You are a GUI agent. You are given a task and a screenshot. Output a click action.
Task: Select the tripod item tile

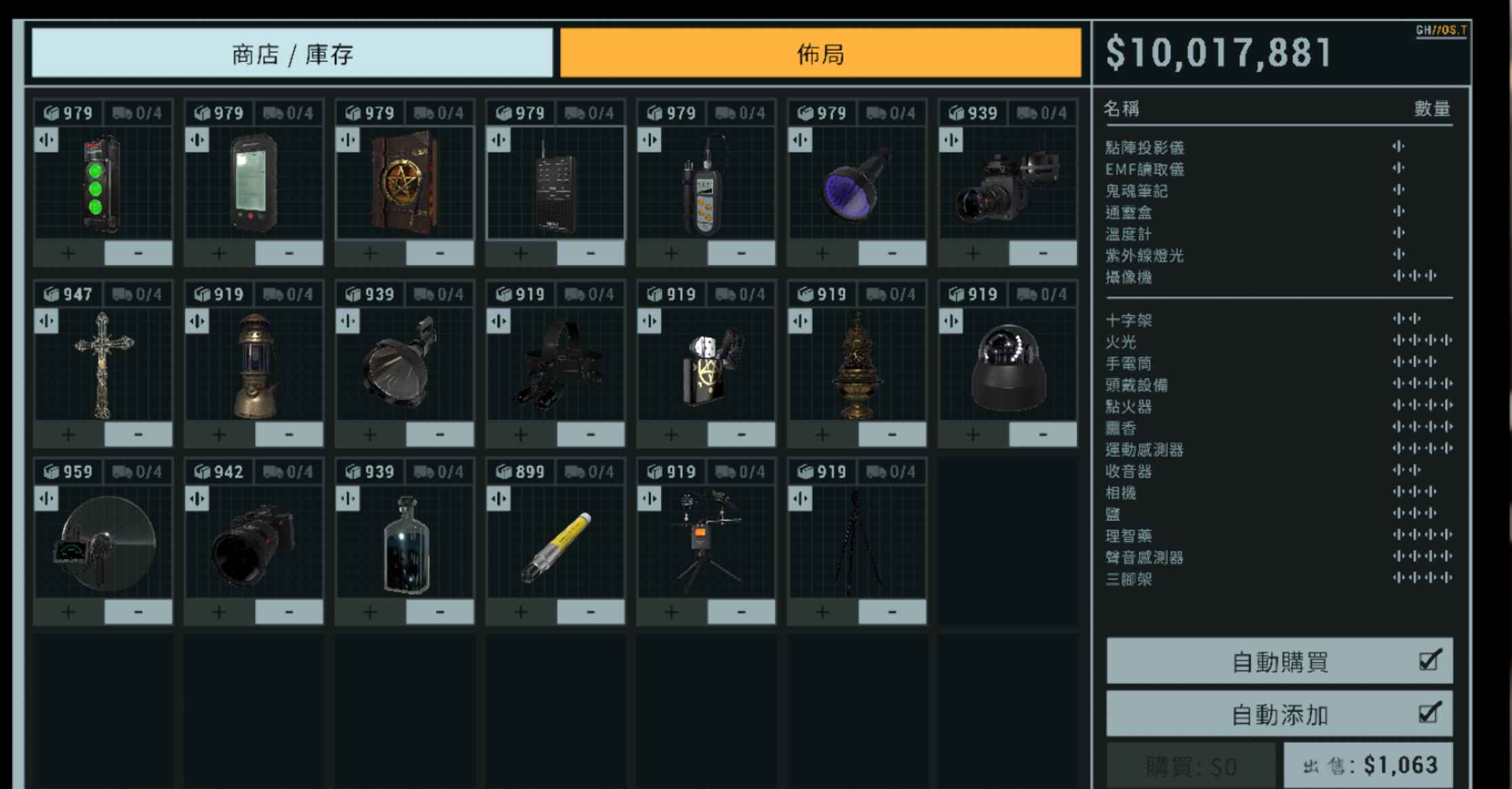[857, 543]
